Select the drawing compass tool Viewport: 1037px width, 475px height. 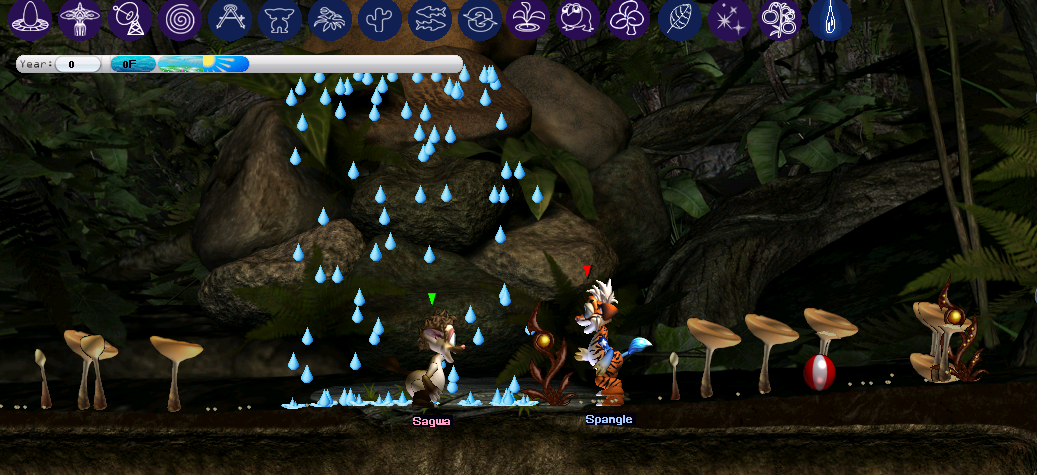[x=230, y=19]
